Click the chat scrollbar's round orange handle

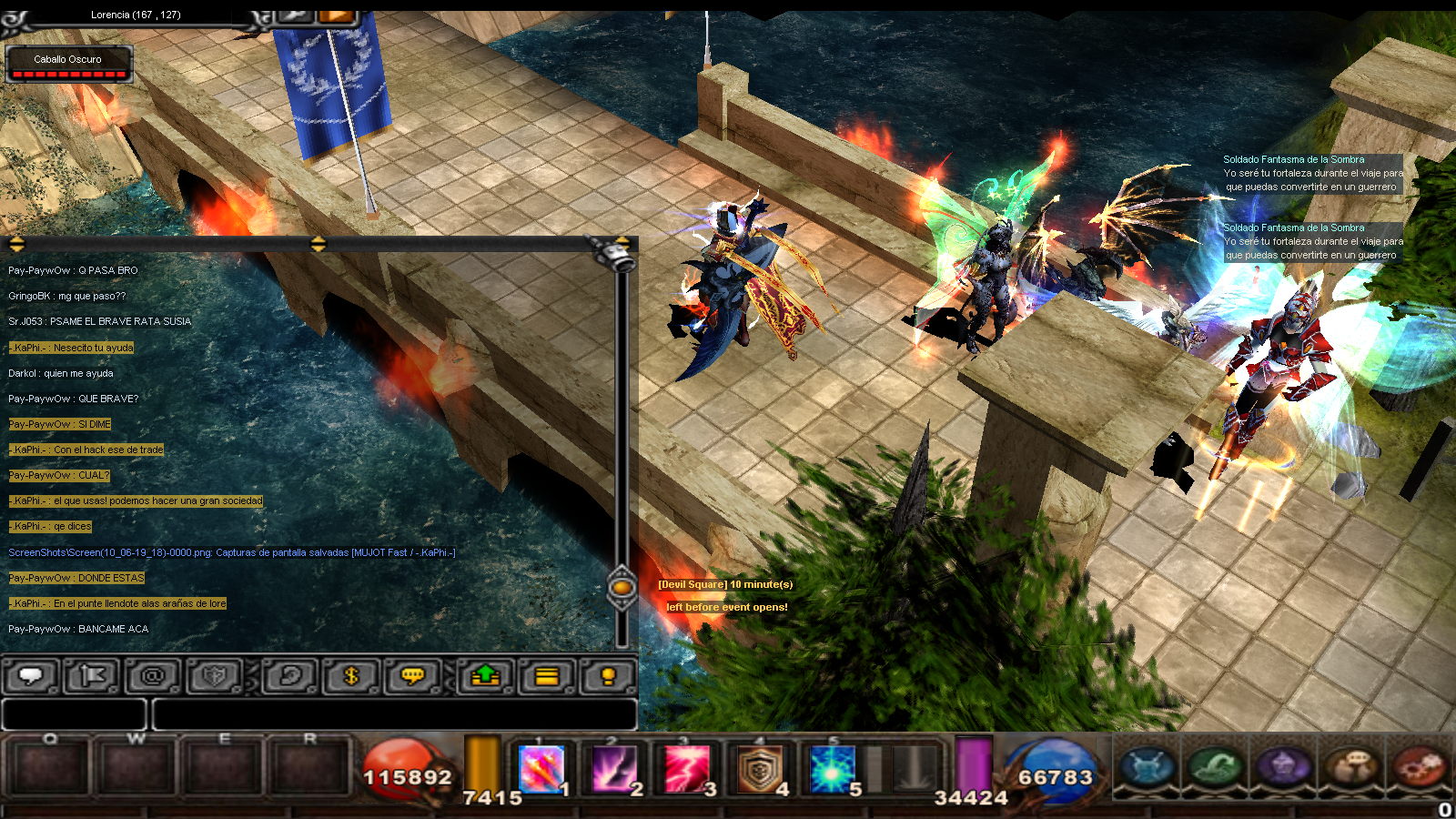(622, 588)
